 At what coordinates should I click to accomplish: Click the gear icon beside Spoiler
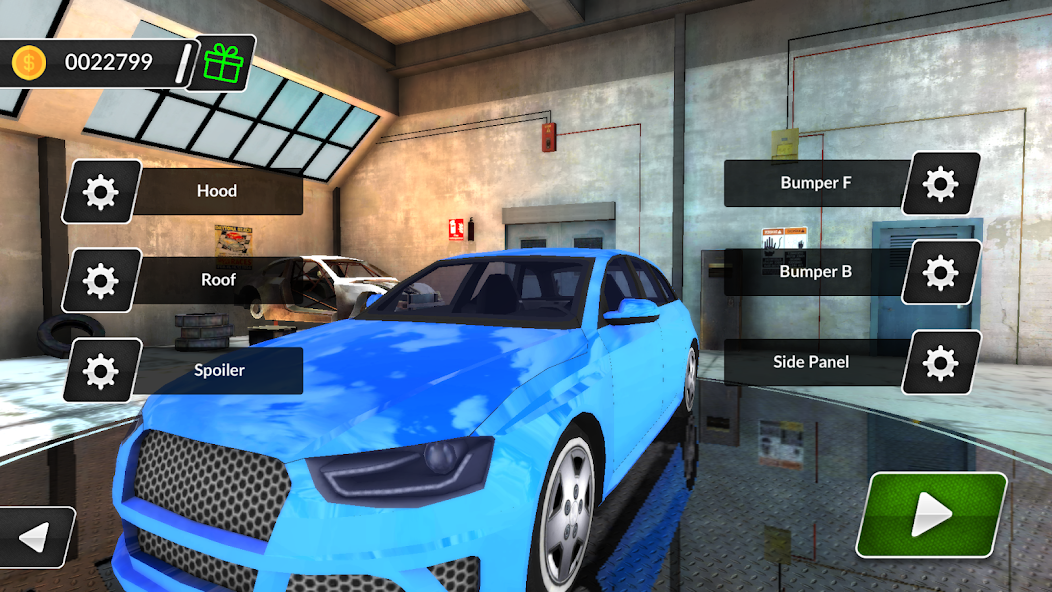(101, 371)
